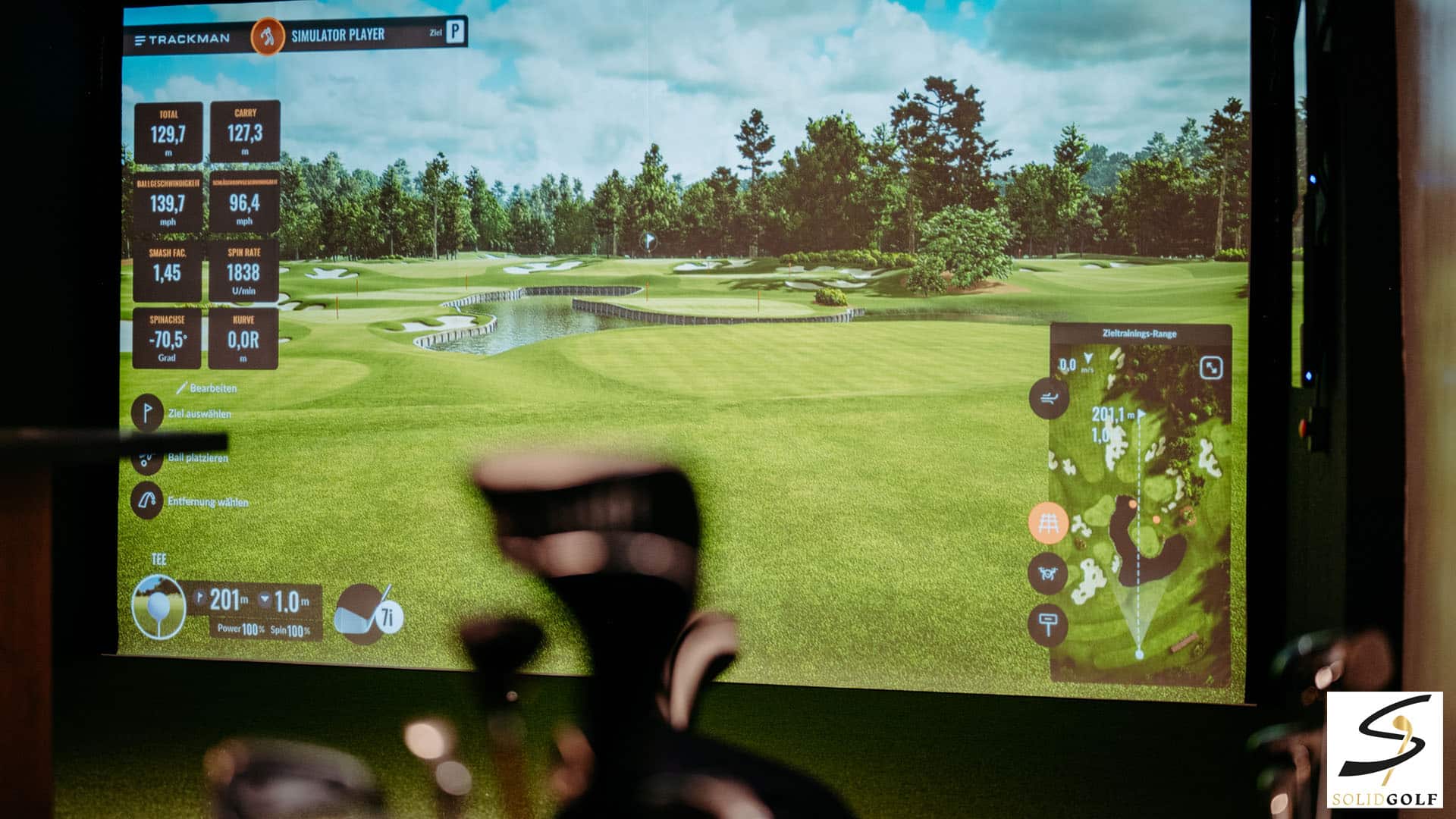Open the Trackman hamburger menu

click(x=140, y=40)
